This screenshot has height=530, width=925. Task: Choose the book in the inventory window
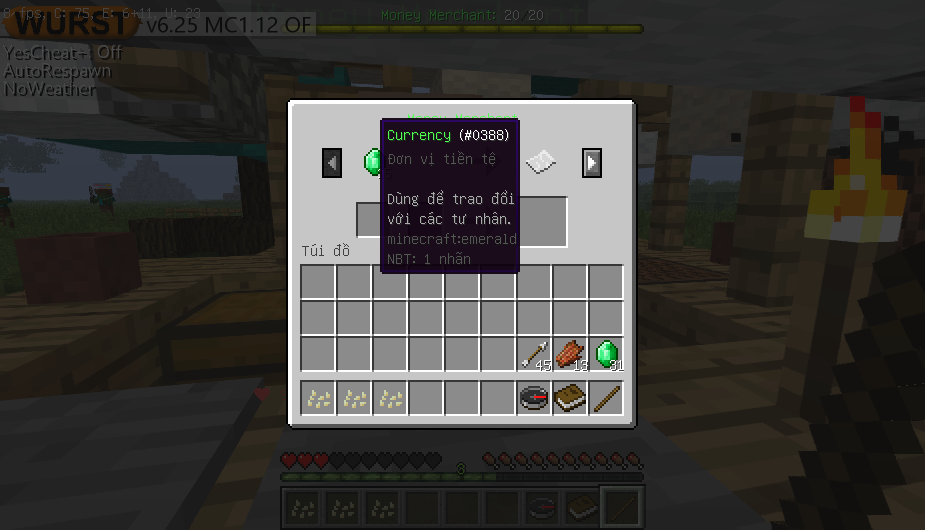click(x=570, y=398)
